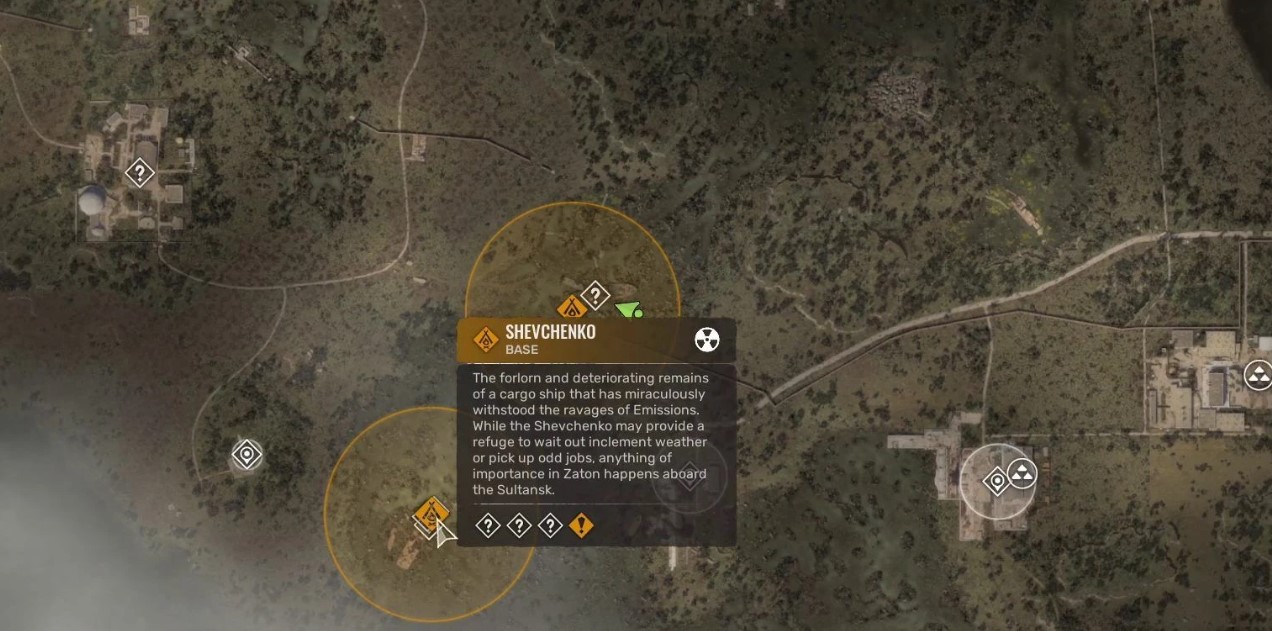1272x631 pixels.
Task: Click the lone location pin marker in the foggy area
Action: point(246,455)
